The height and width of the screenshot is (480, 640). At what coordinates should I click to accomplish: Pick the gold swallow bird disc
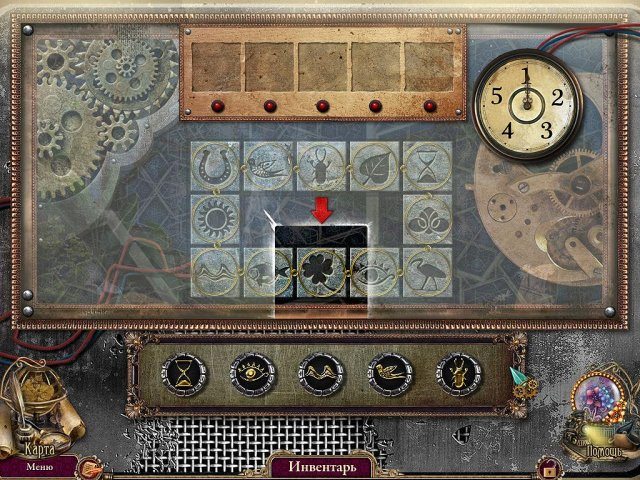pos(393,375)
